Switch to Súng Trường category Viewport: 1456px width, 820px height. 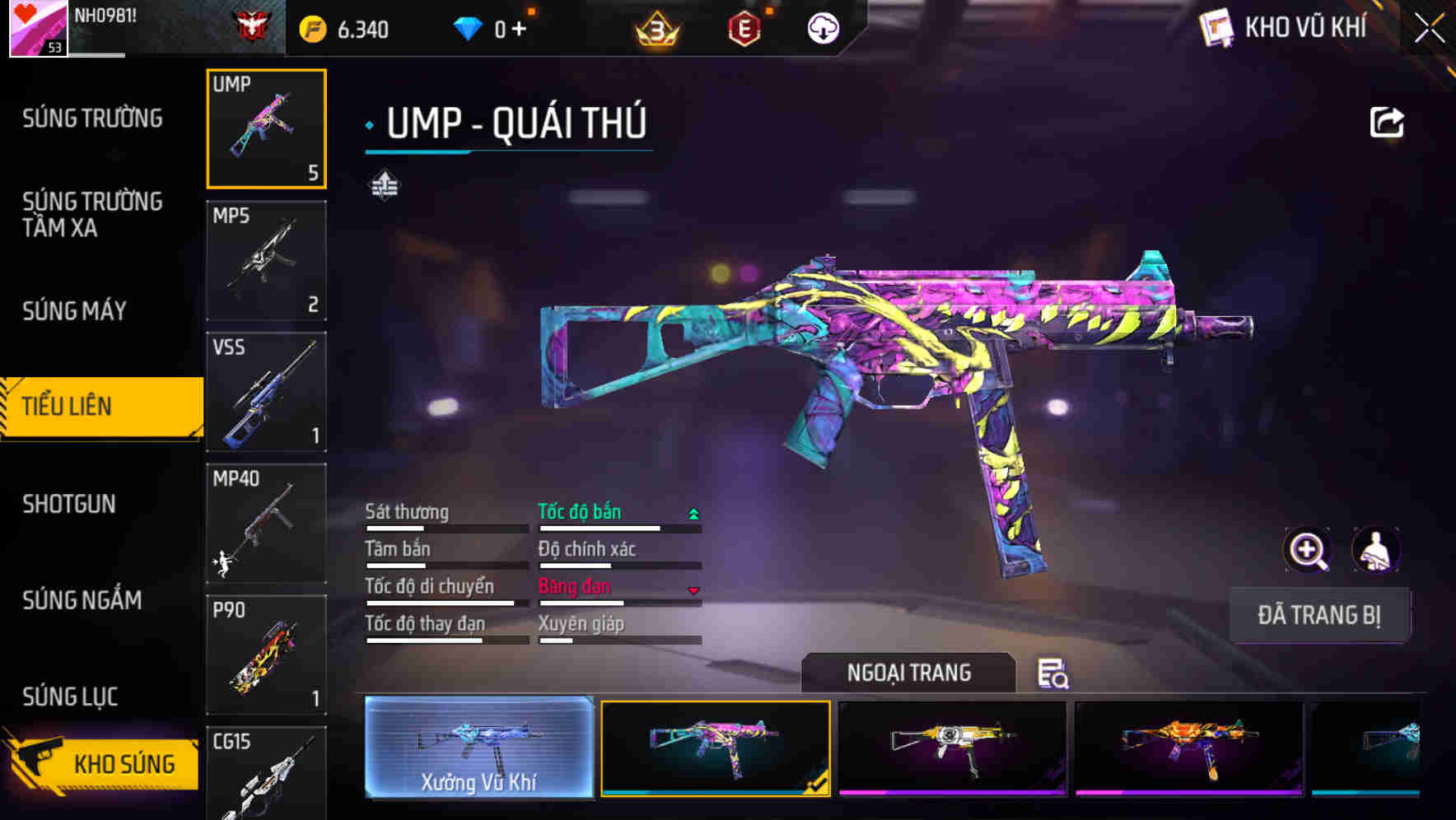pyautogui.click(x=92, y=119)
